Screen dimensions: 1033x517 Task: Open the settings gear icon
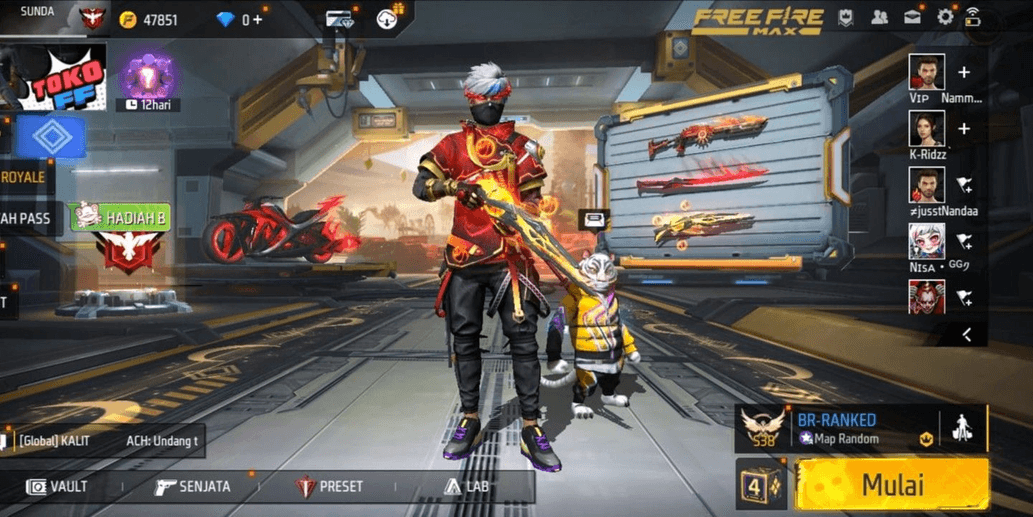click(945, 18)
